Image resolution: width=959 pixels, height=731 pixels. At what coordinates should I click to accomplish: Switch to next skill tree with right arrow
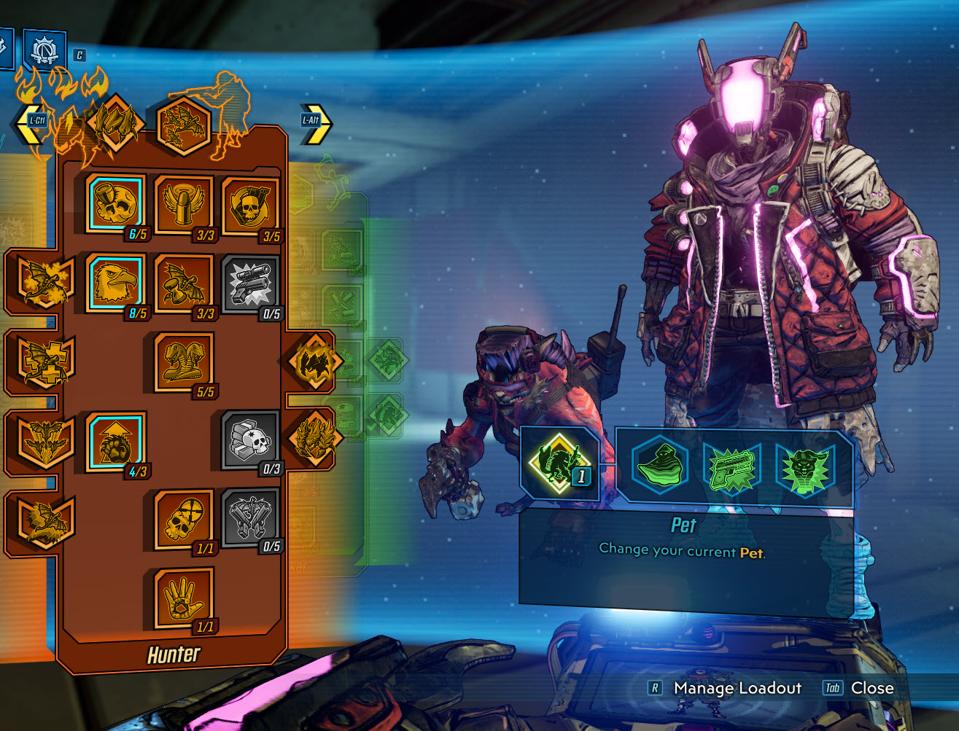point(316,122)
